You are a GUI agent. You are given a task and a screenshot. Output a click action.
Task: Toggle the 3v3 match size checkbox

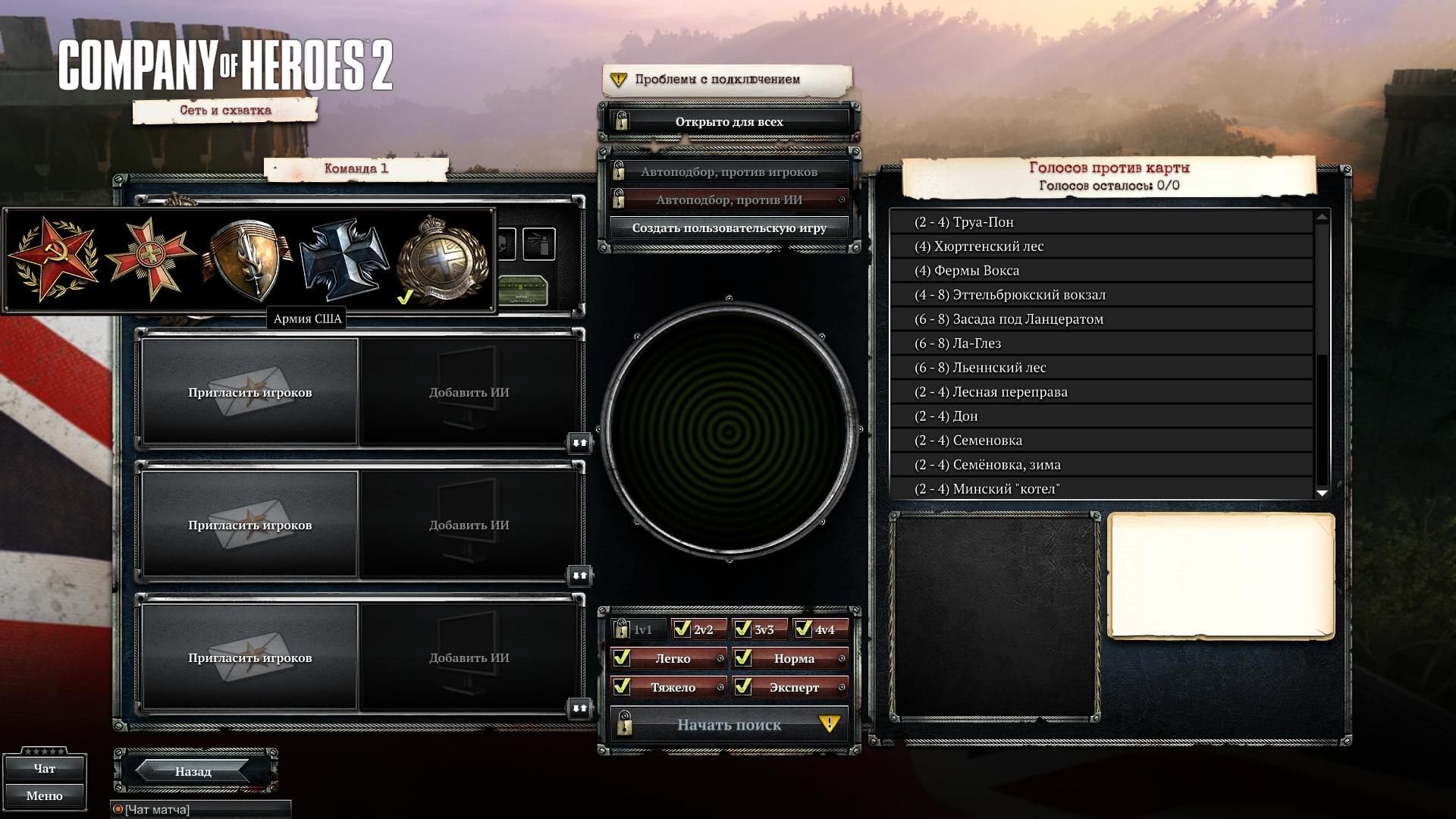pyautogui.click(x=743, y=629)
